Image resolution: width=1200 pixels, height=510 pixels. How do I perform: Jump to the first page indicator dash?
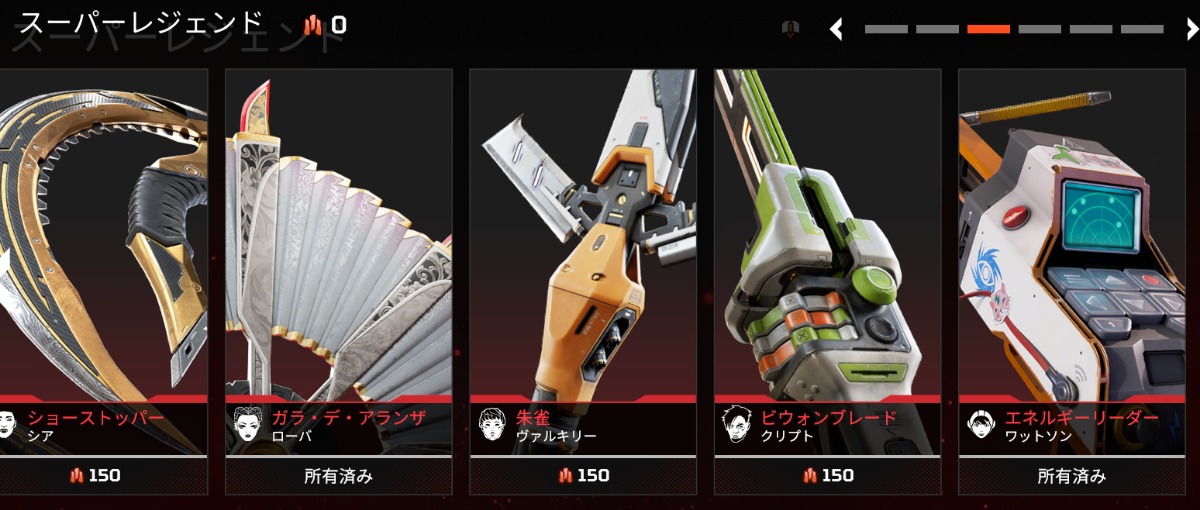[x=886, y=30]
